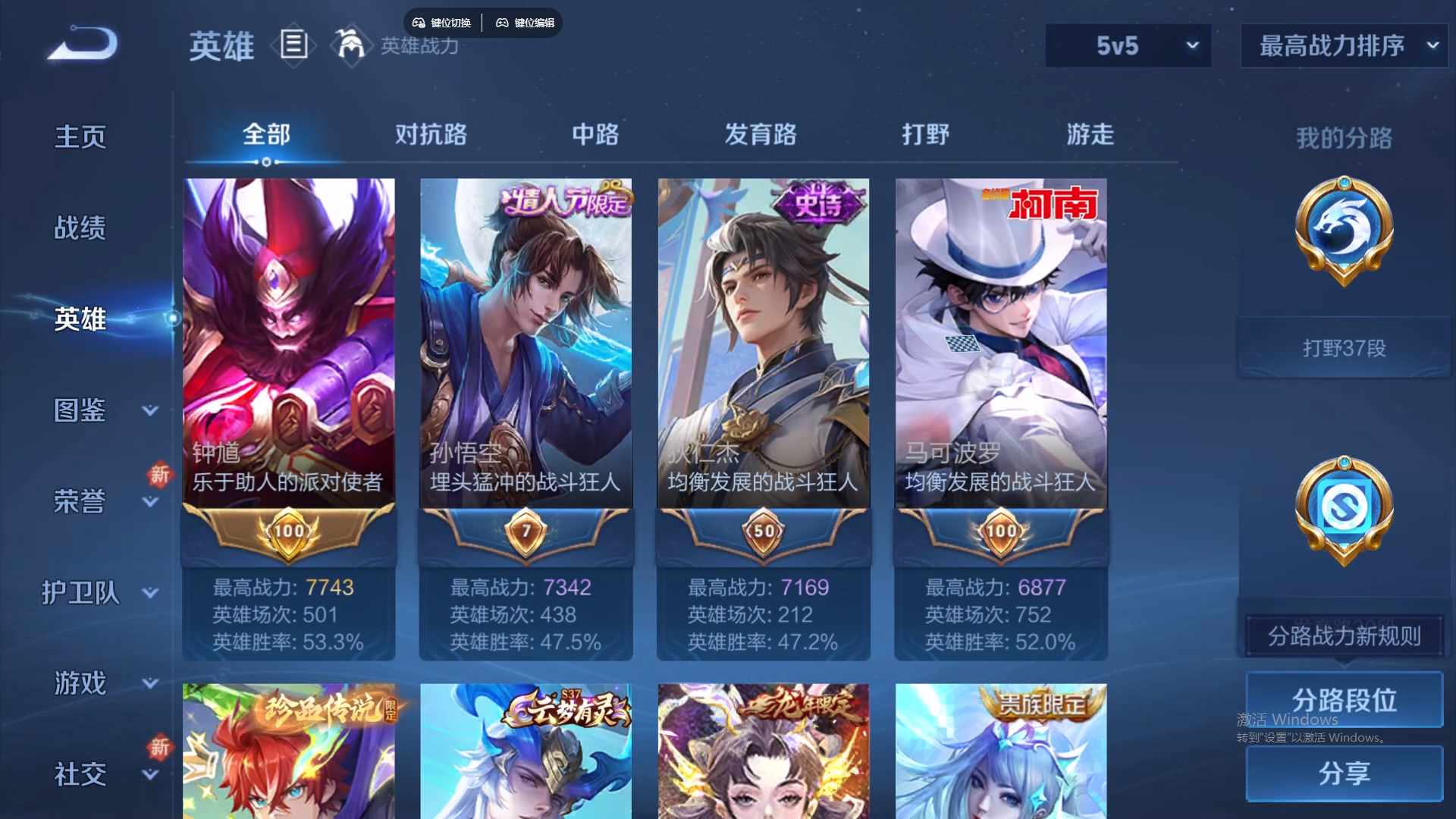Click the 分享 button
The height and width of the screenshot is (819, 1456).
coord(1343,773)
